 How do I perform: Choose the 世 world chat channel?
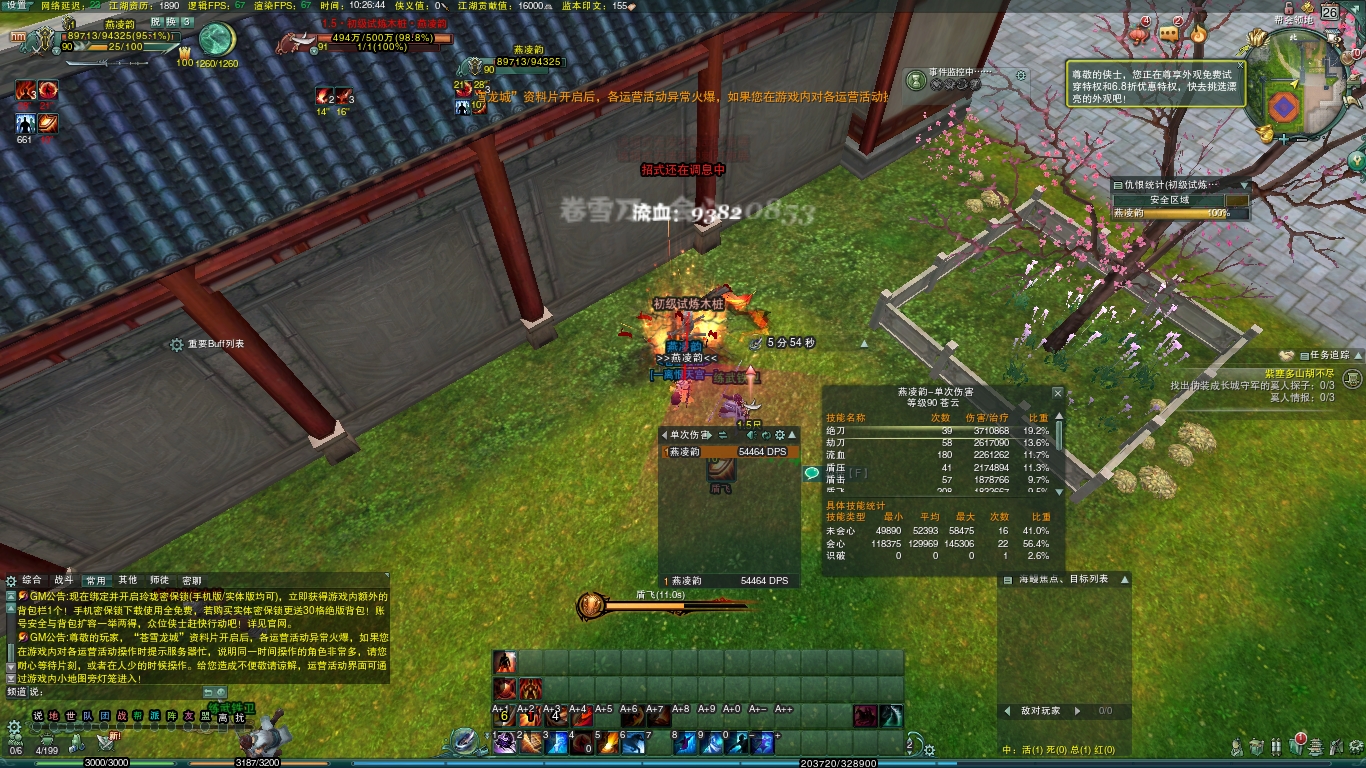70,716
